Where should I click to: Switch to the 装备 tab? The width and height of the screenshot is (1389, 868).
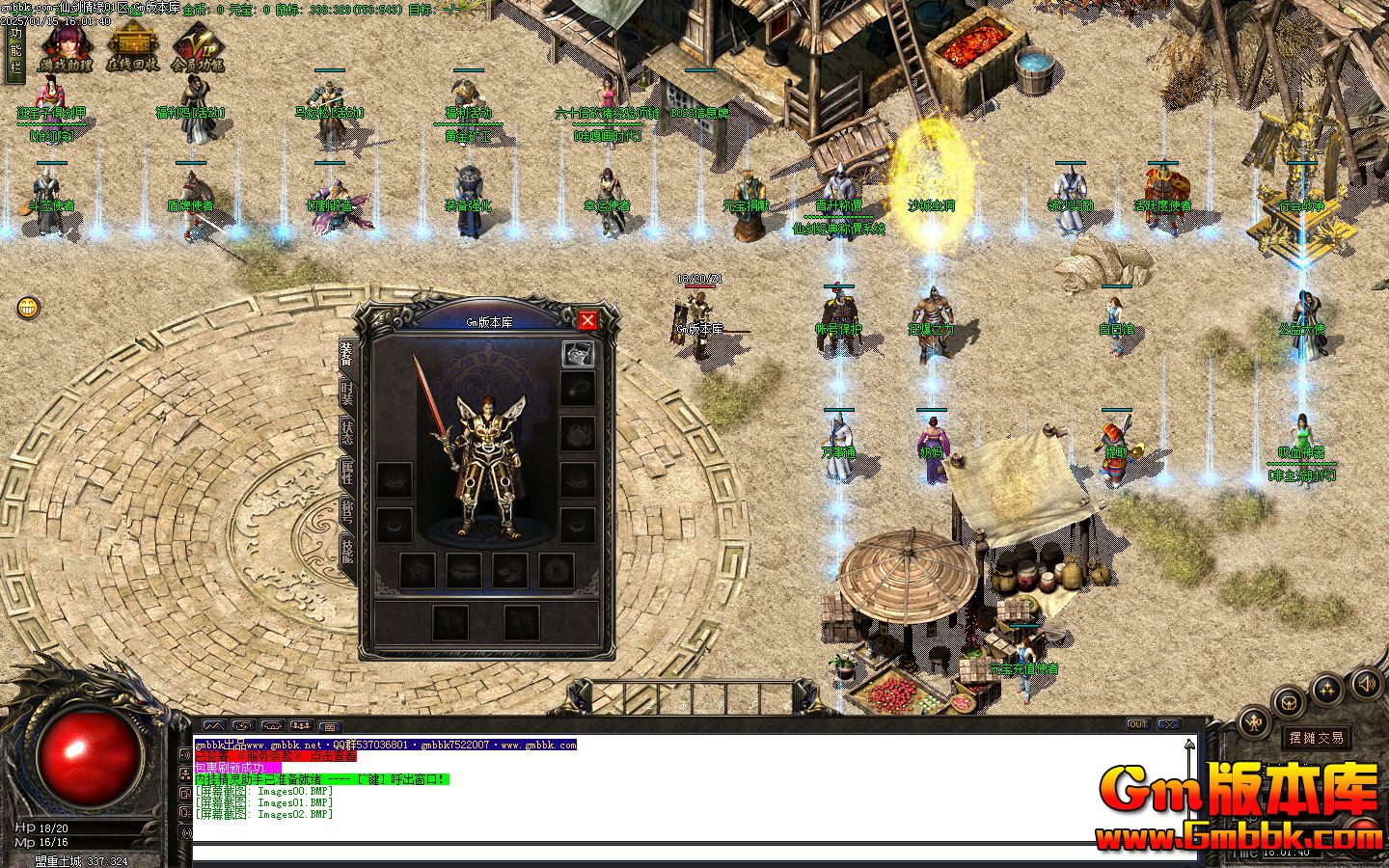[346, 356]
